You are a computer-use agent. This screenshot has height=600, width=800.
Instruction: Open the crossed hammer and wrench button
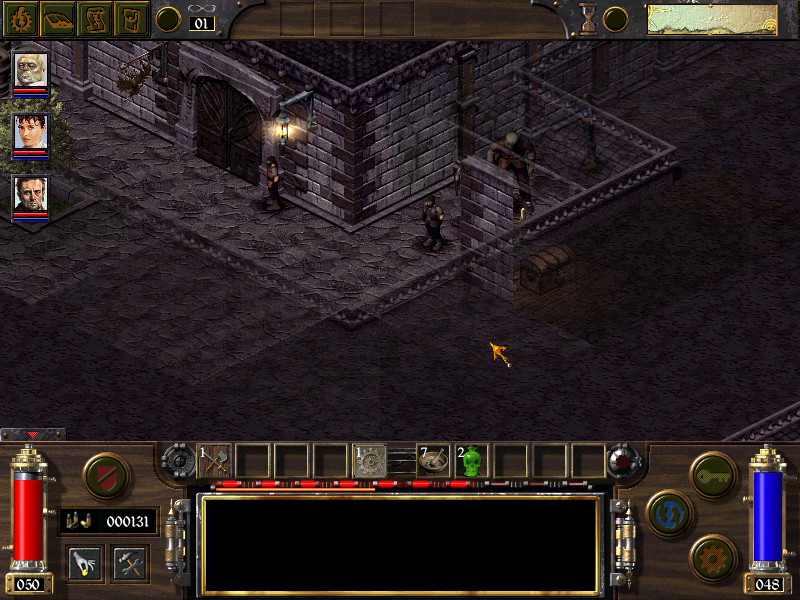[130, 563]
